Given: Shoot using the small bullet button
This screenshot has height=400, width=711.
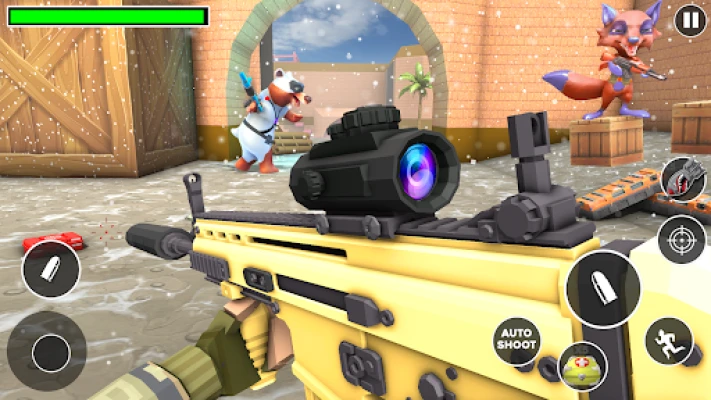Looking at the screenshot, I should coord(51,269).
